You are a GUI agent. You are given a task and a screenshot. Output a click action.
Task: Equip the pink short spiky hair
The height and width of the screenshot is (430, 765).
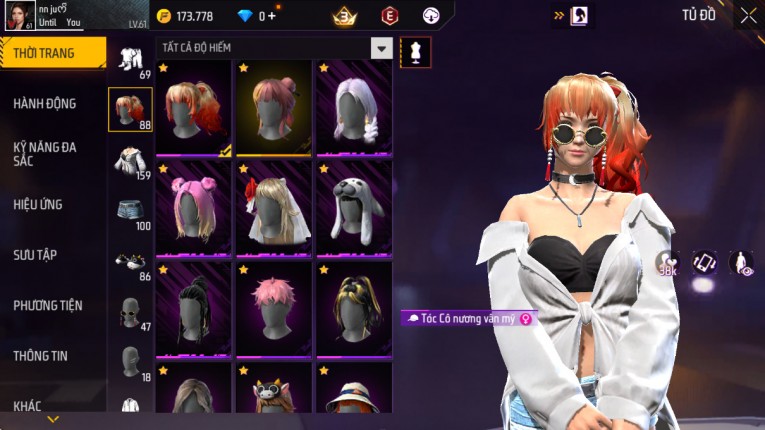(274, 308)
